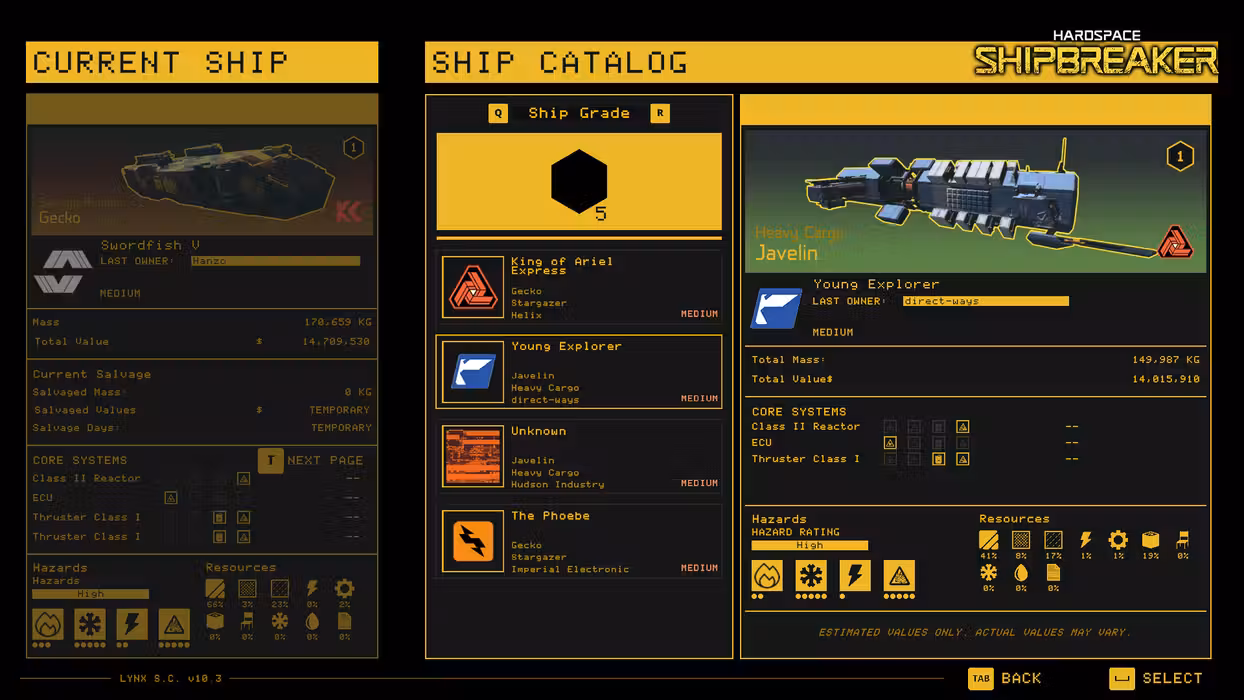Image resolution: width=1244 pixels, height=700 pixels.
Task: Show Next Page of current ship systems
Action: pos(311,460)
